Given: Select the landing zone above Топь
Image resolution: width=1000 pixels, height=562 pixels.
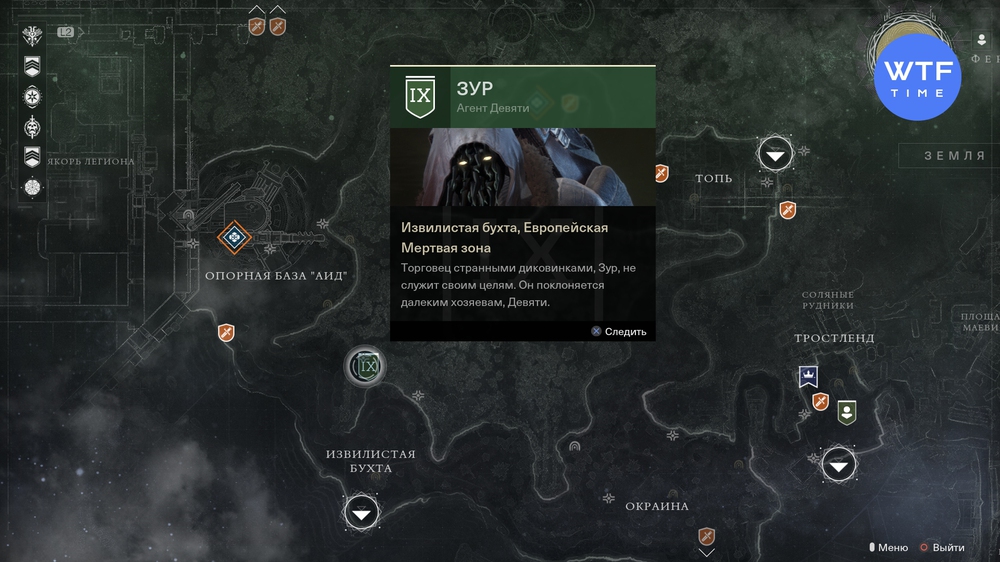Looking at the screenshot, I should [x=775, y=154].
